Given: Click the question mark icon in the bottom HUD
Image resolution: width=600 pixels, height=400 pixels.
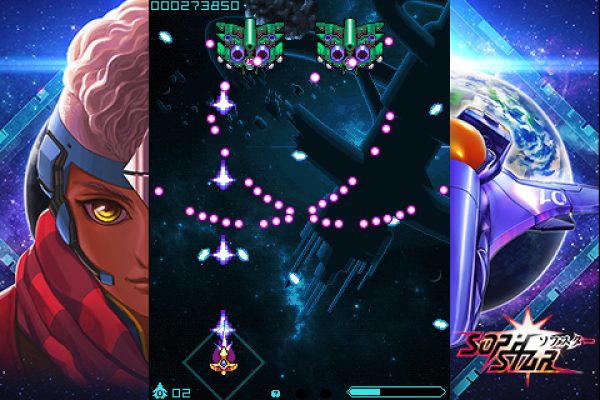Looking at the screenshot, I should click(275, 393).
